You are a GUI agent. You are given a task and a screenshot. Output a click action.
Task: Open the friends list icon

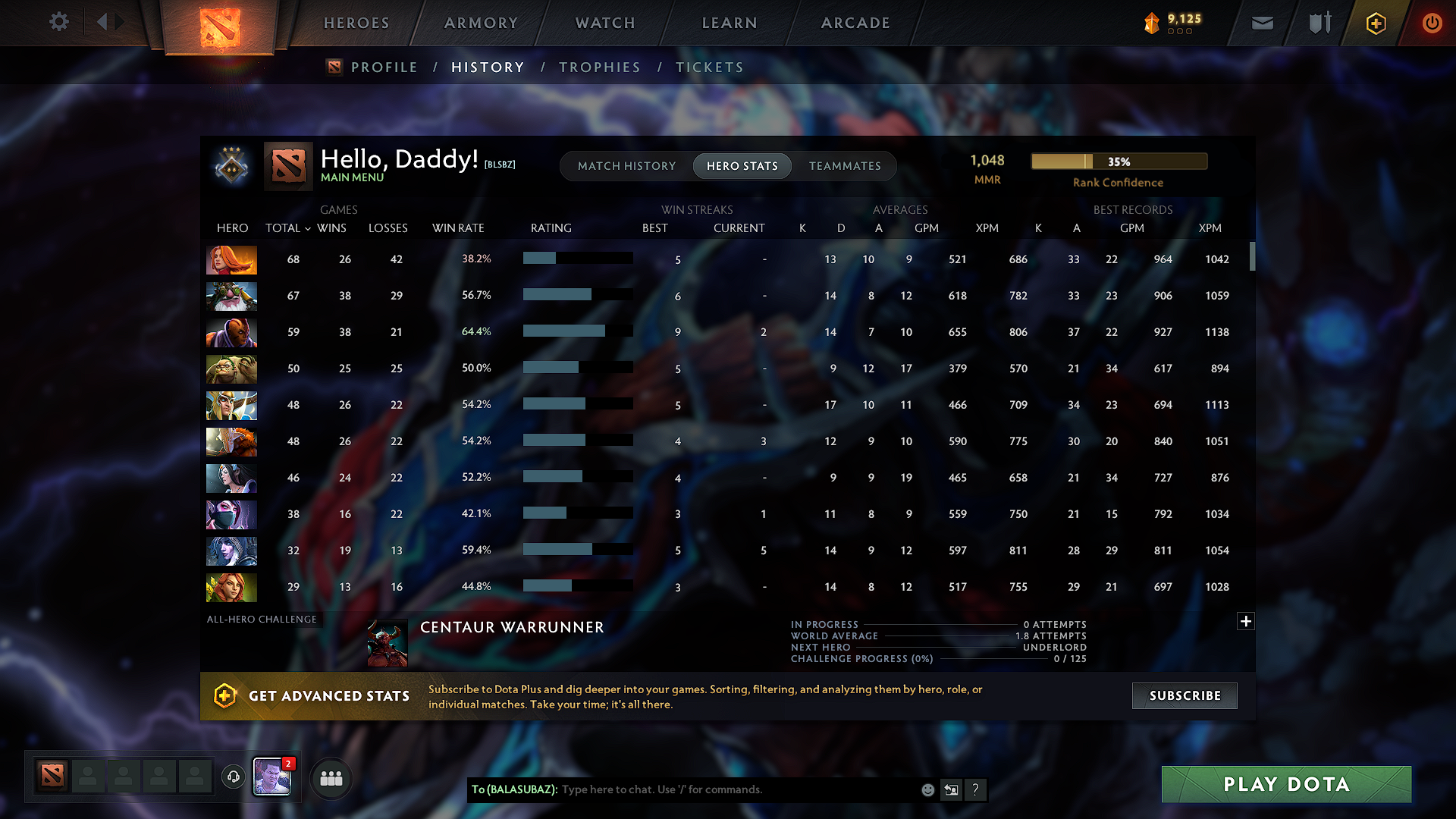pyautogui.click(x=331, y=777)
